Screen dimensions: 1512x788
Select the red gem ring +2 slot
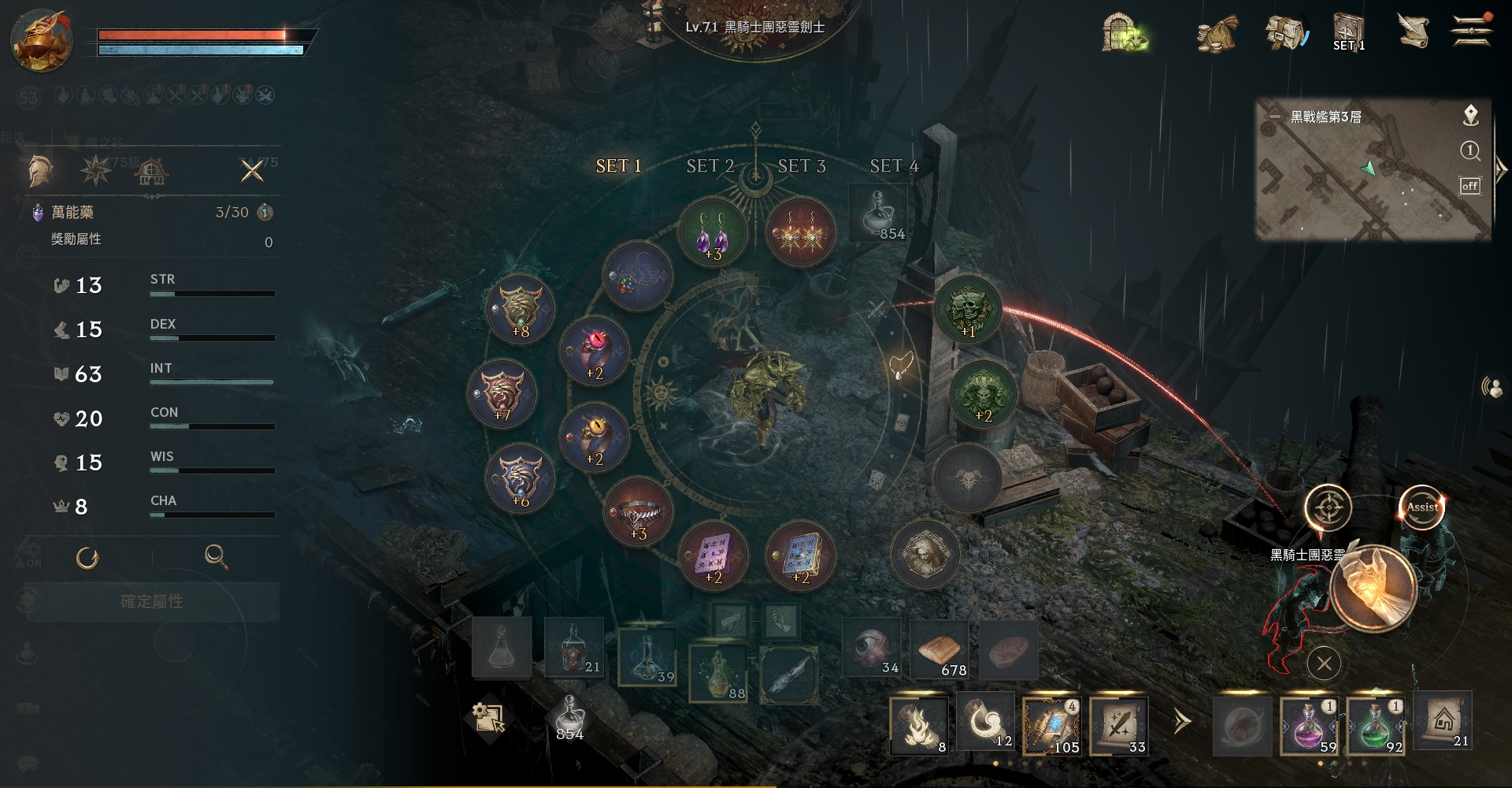594,352
